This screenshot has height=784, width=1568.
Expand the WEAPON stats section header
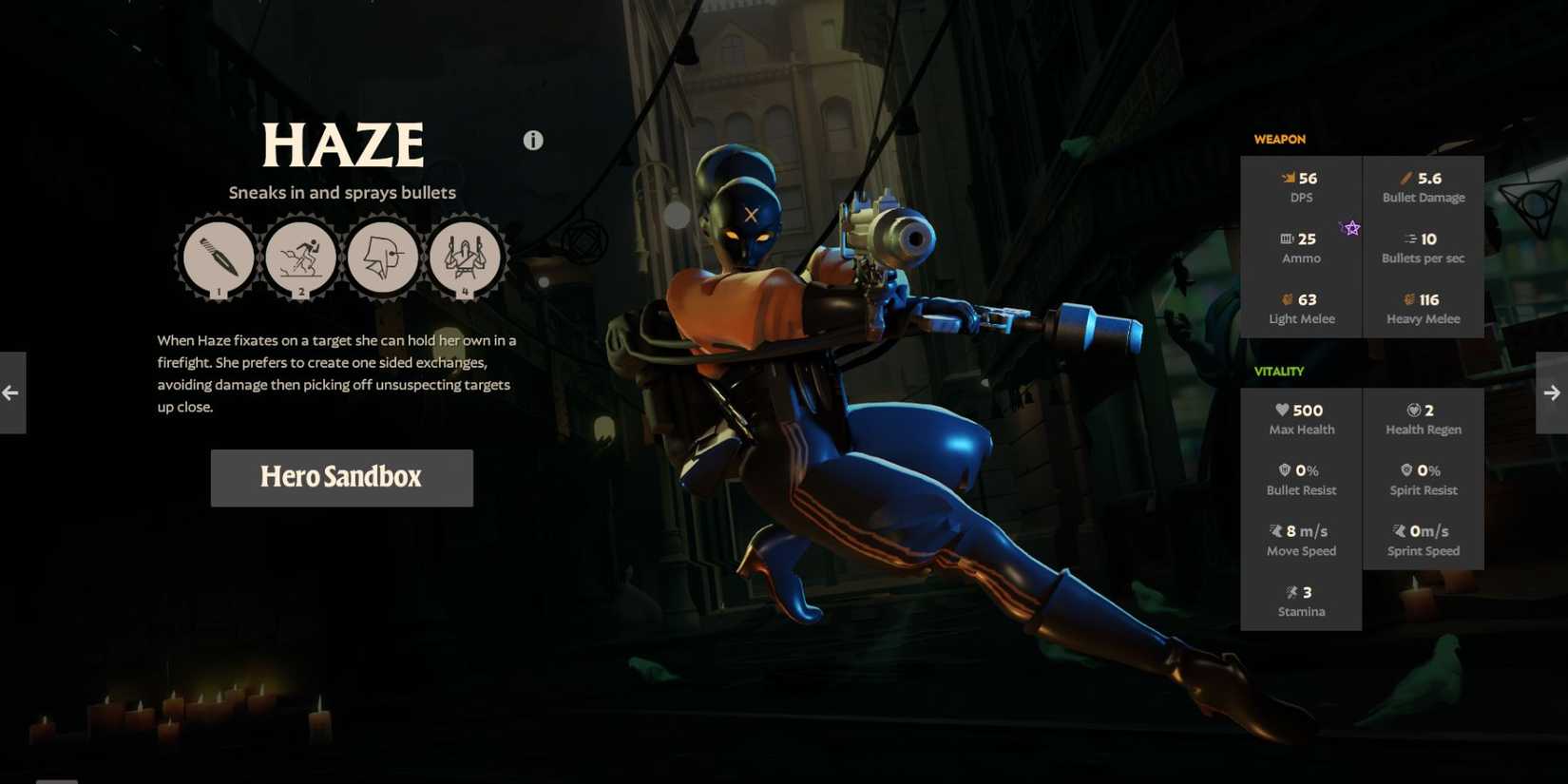(1279, 139)
